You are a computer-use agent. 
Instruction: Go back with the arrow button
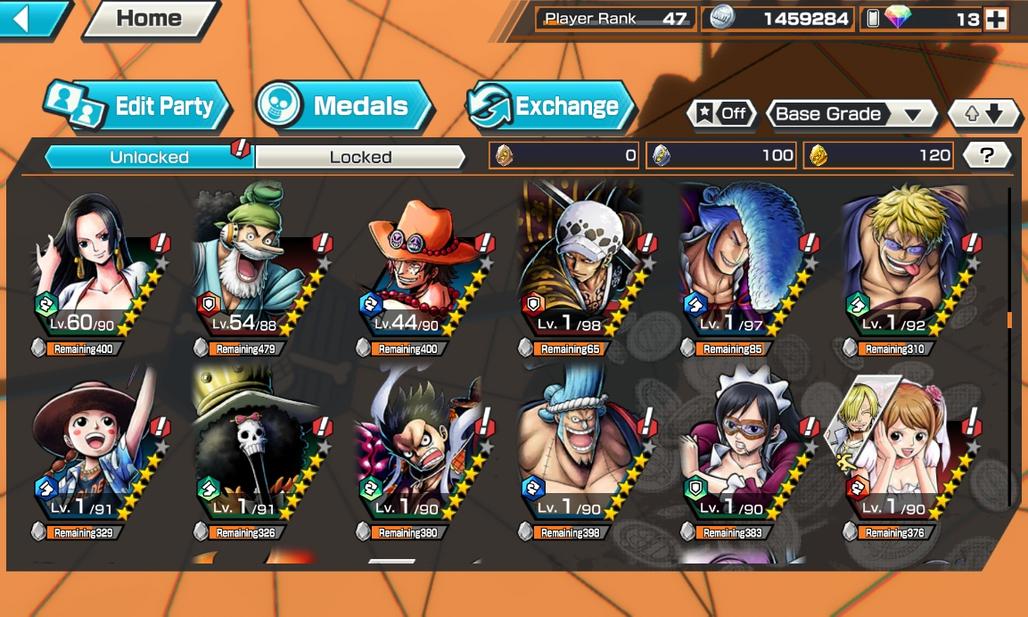[30, 18]
